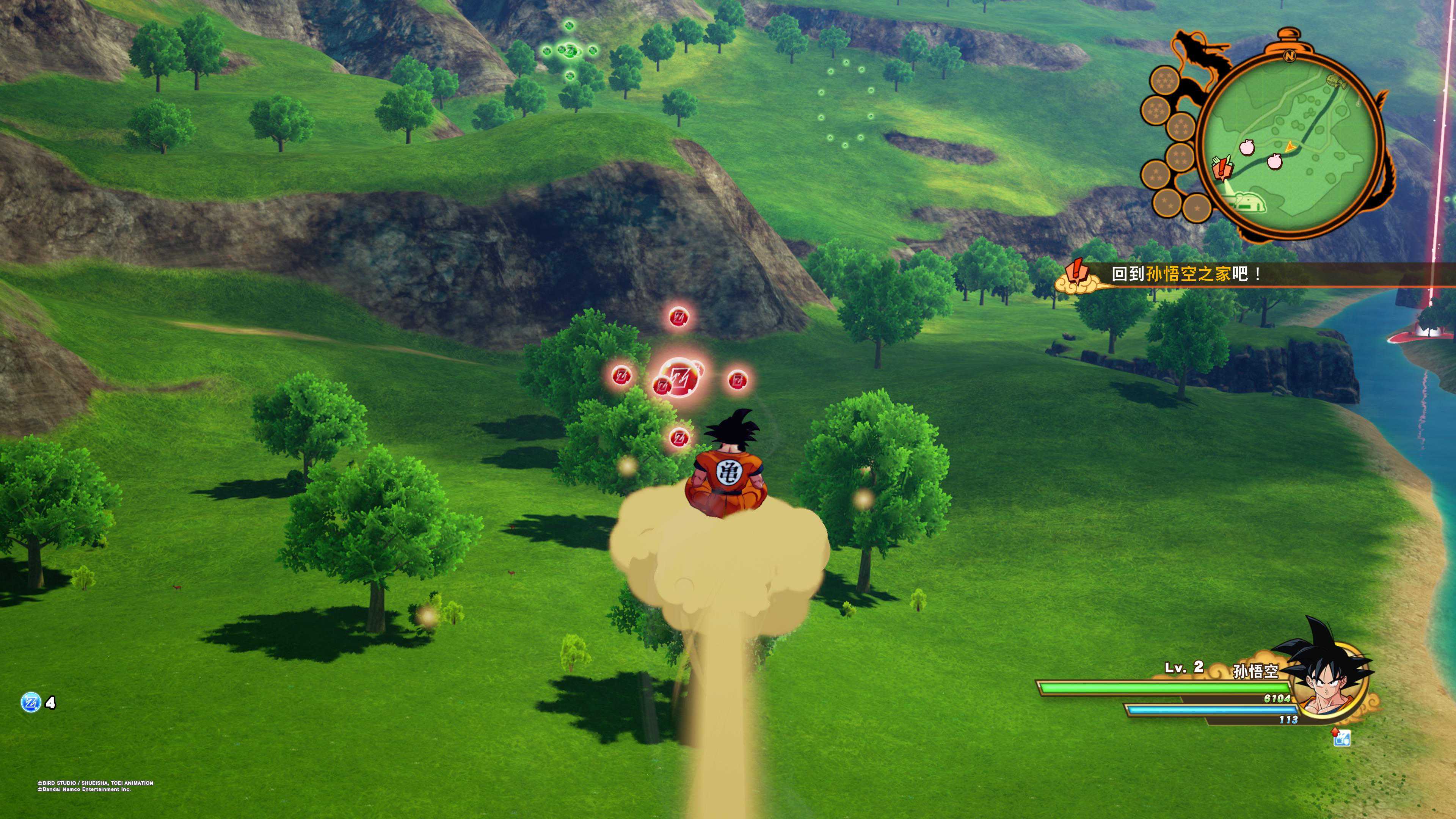Click the blue Z orb counter icon
The image size is (1456, 819).
[x=30, y=703]
